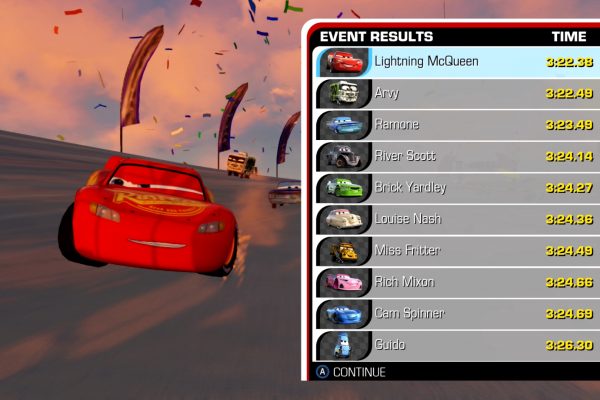Click Rich Mixon's result row
Screen dimensions: 600x400
click(457, 283)
